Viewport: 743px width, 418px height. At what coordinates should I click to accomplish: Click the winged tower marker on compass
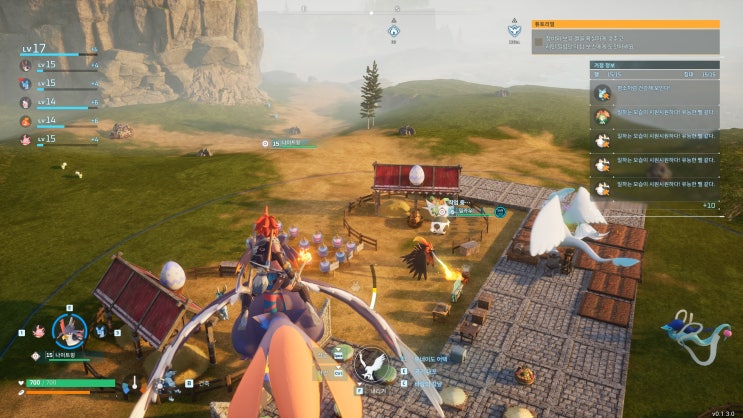pos(514,31)
